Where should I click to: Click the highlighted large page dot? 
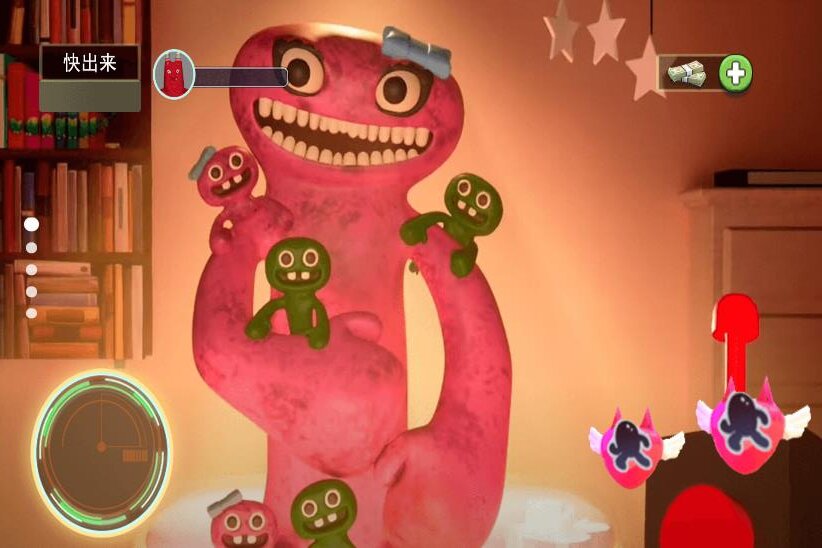click(x=31, y=225)
